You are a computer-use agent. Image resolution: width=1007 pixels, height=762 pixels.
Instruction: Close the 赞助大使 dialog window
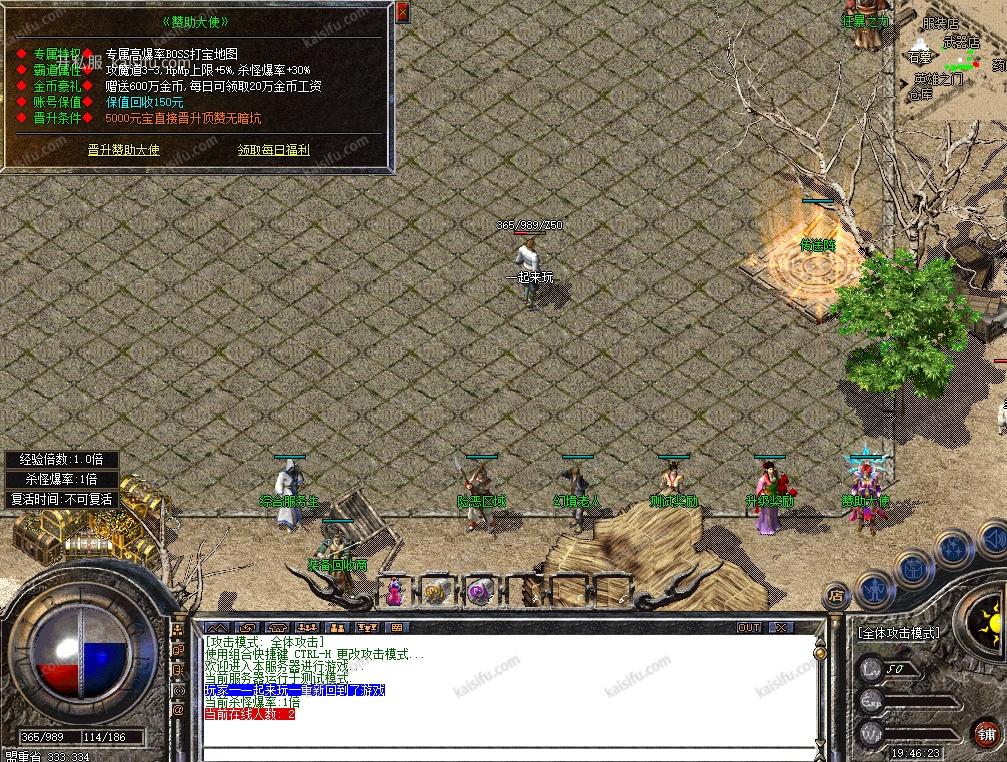pyautogui.click(x=402, y=13)
